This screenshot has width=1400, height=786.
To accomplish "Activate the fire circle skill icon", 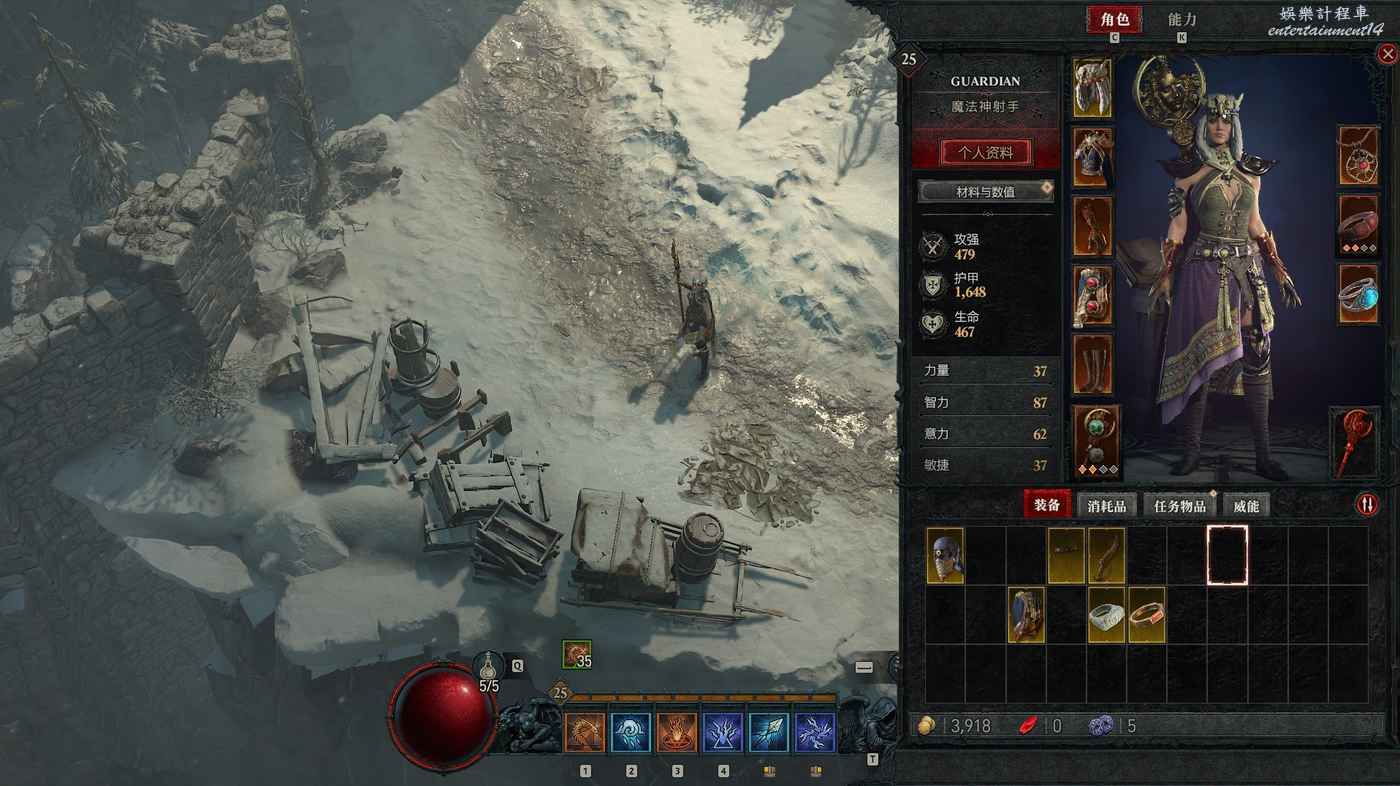I will [677, 733].
